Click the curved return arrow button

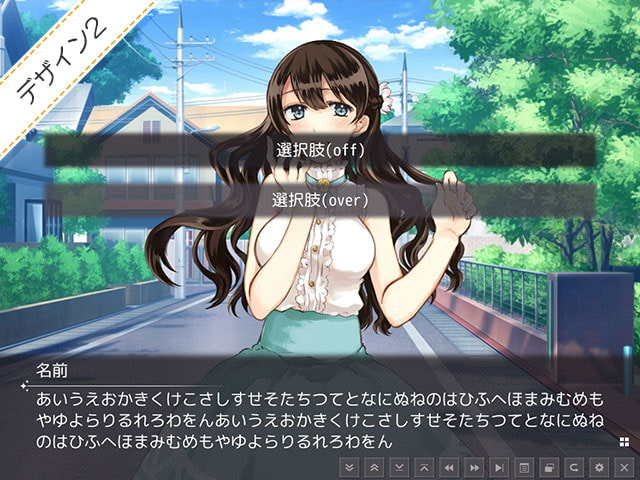point(574,467)
